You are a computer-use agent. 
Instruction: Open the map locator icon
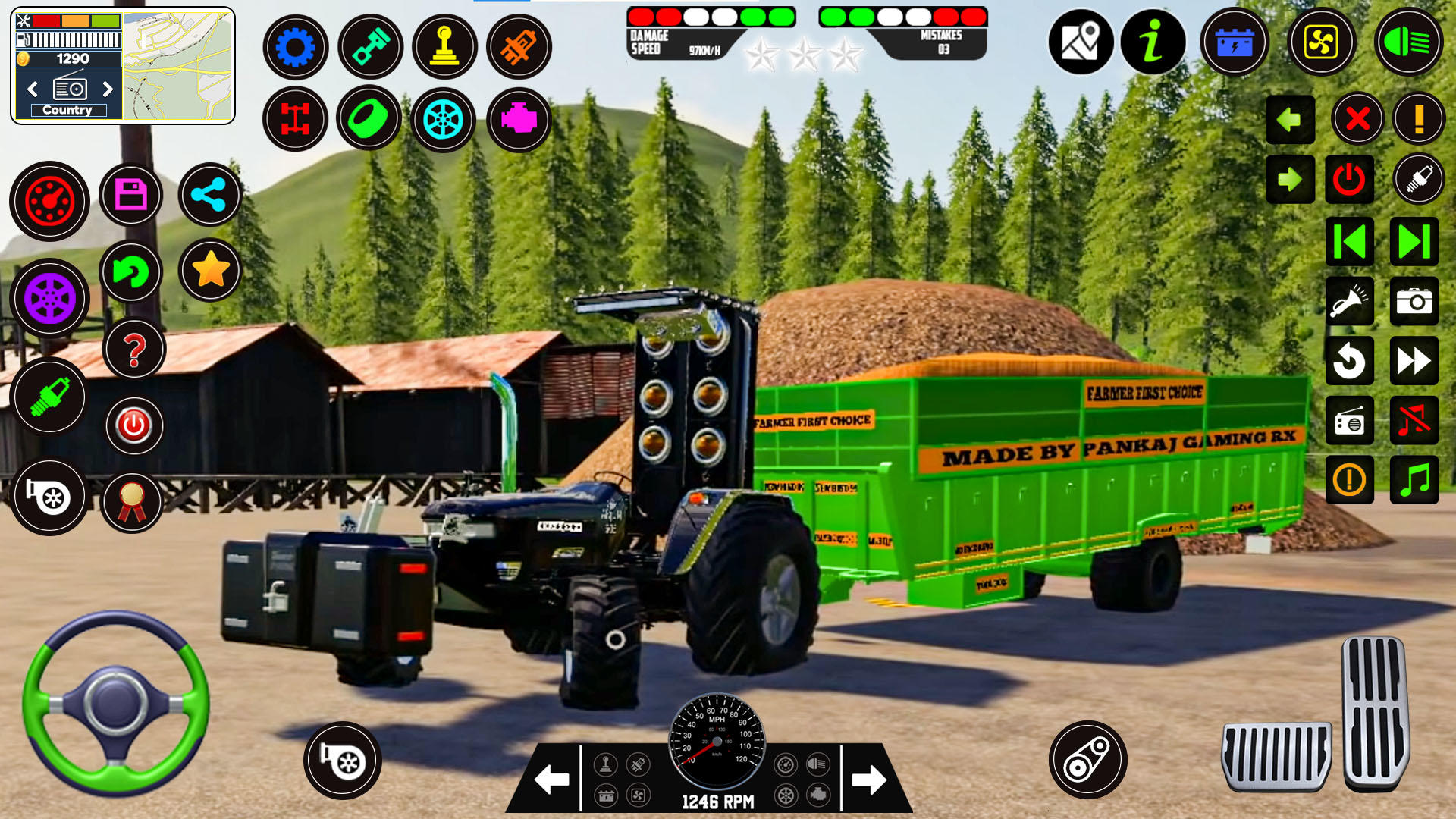click(x=1081, y=43)
